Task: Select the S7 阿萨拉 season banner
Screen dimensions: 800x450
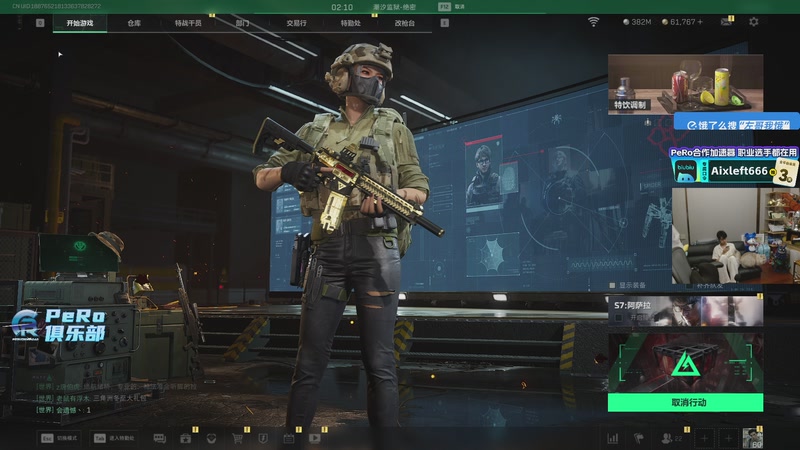Action: pos(685,310)
